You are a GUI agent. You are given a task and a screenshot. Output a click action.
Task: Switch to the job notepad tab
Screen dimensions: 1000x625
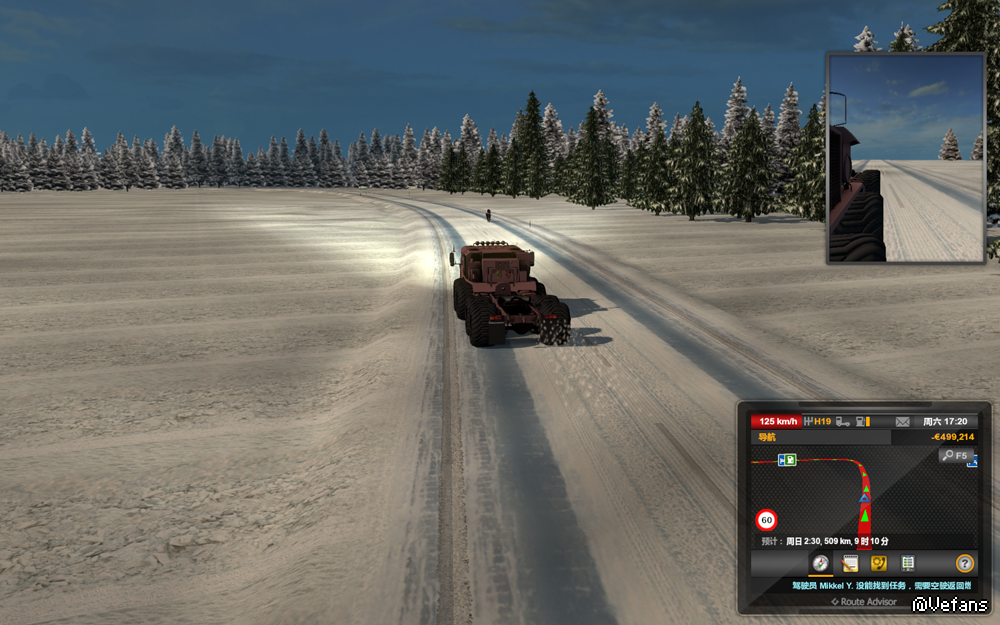(850, 563)
